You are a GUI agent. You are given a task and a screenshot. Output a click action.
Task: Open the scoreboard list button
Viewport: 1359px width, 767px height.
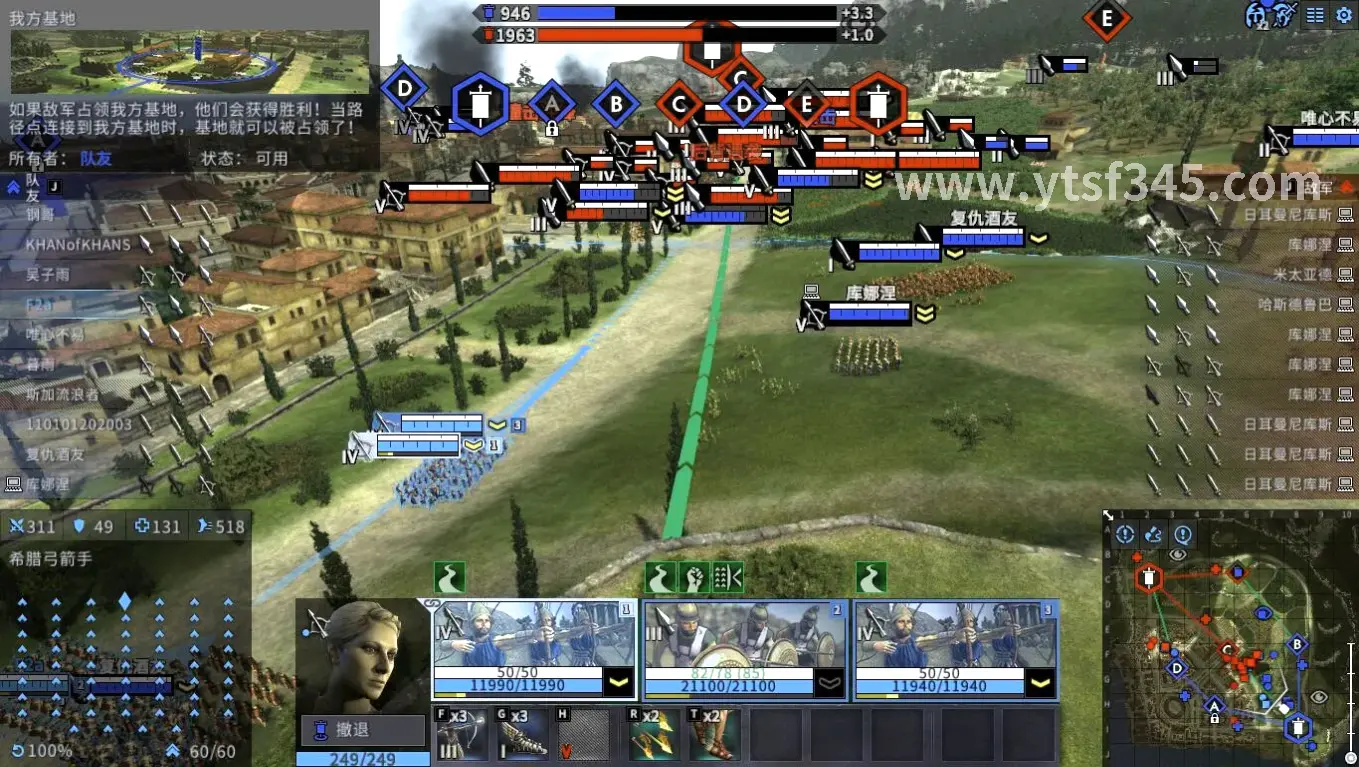[1315, 15]
